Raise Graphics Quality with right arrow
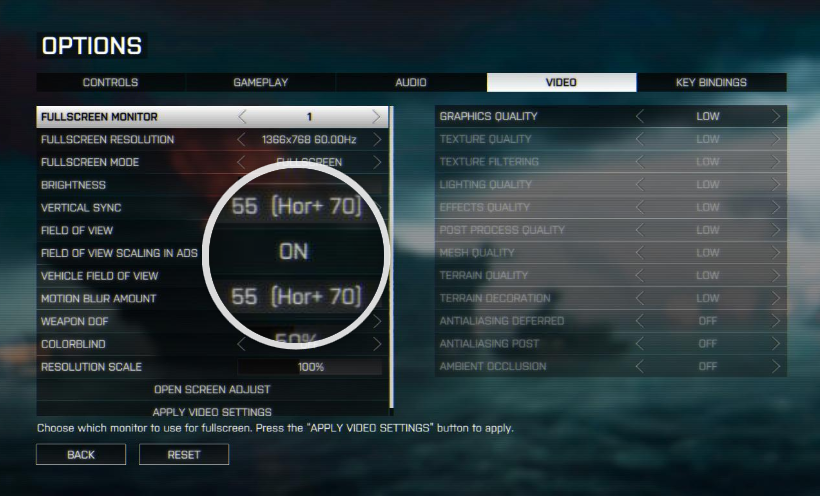The width and height of the screenshot is (820, 496). coord(775,117)
